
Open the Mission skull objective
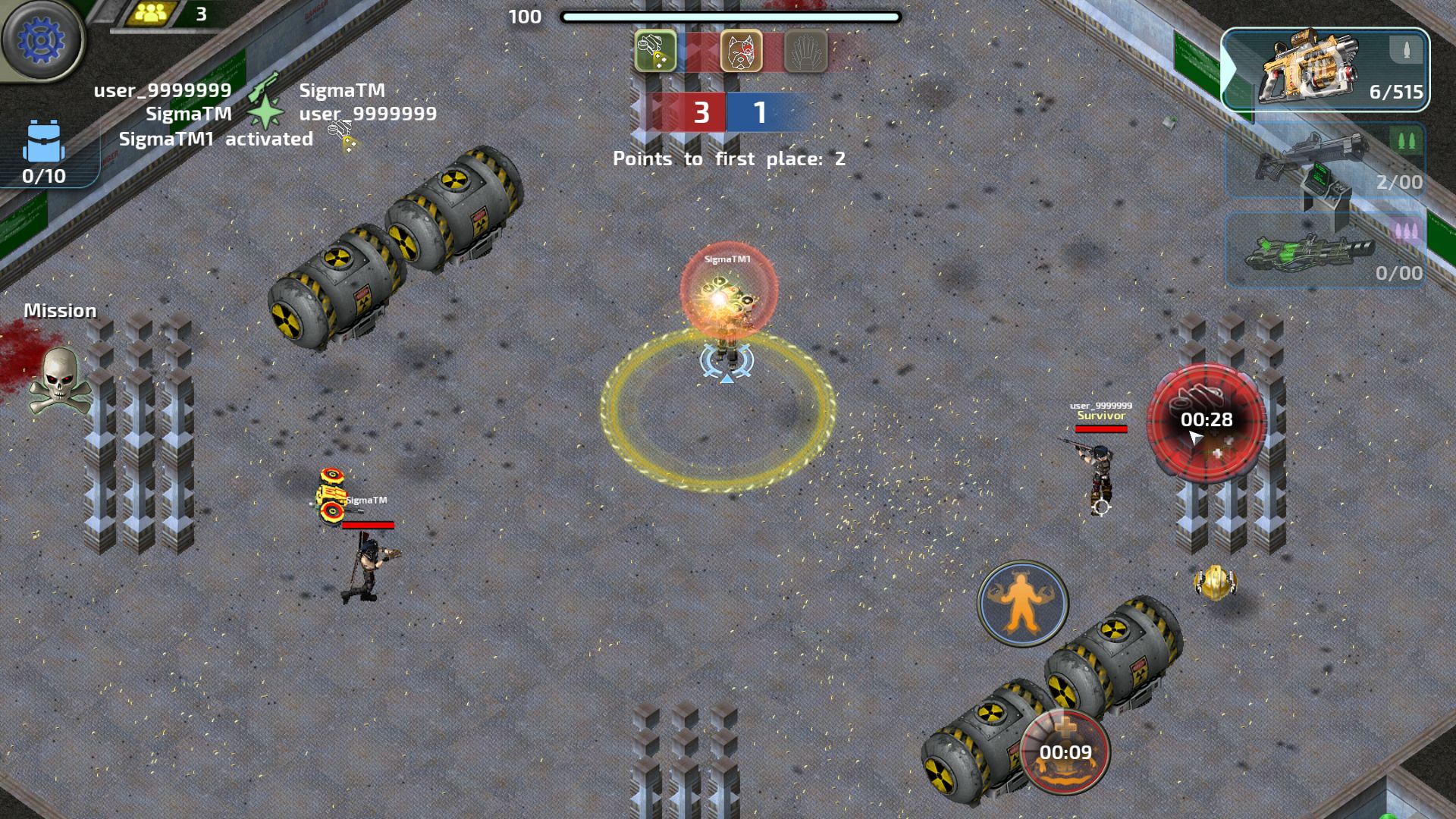59,379
